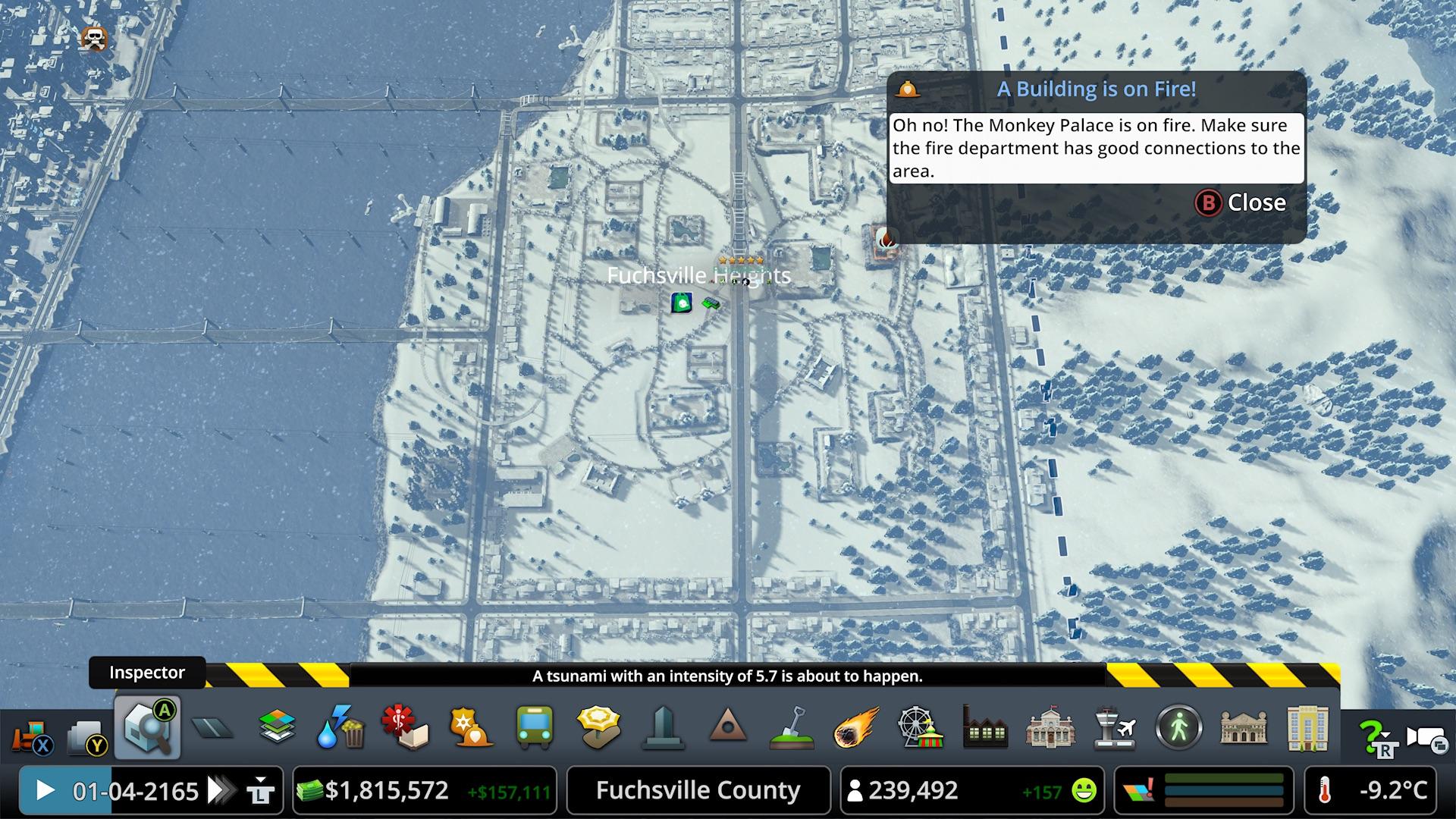
Task: Close the building on fire notification
Action: pyautogui.click(x=1241, y=202)
